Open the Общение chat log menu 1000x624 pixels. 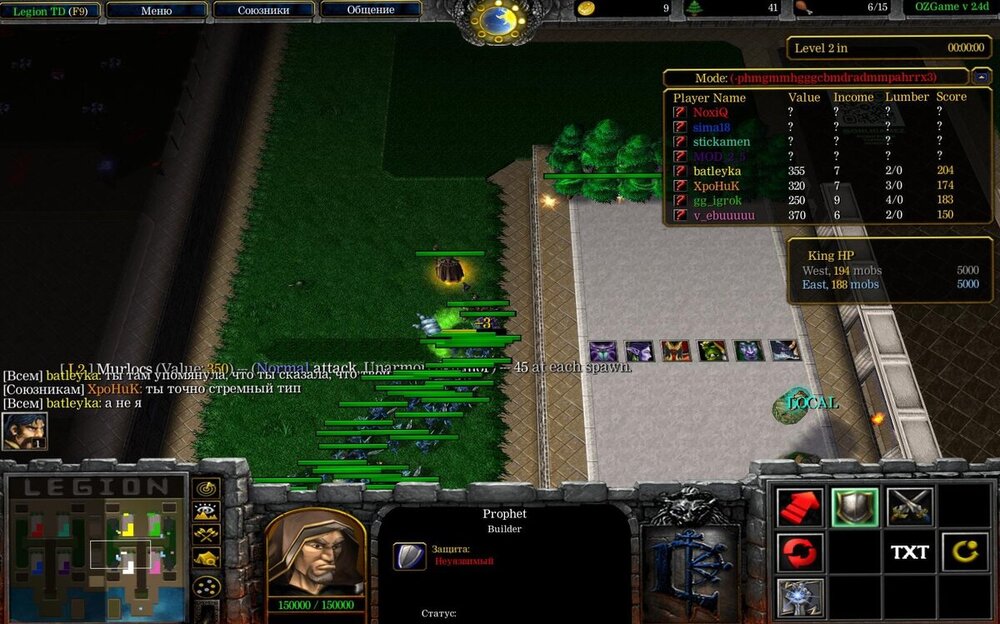point(370,10)
